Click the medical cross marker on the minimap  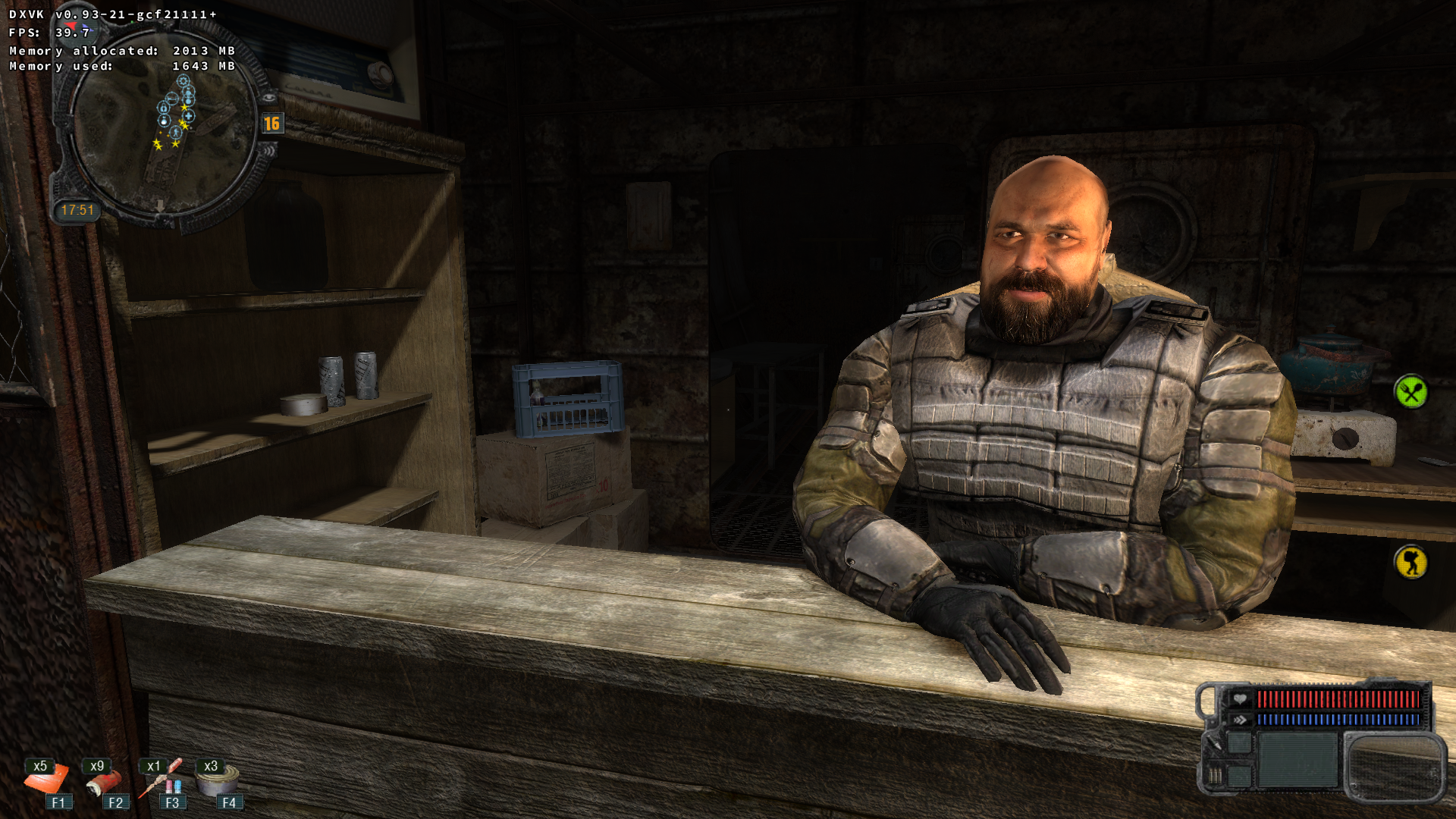tap(188, 116)
